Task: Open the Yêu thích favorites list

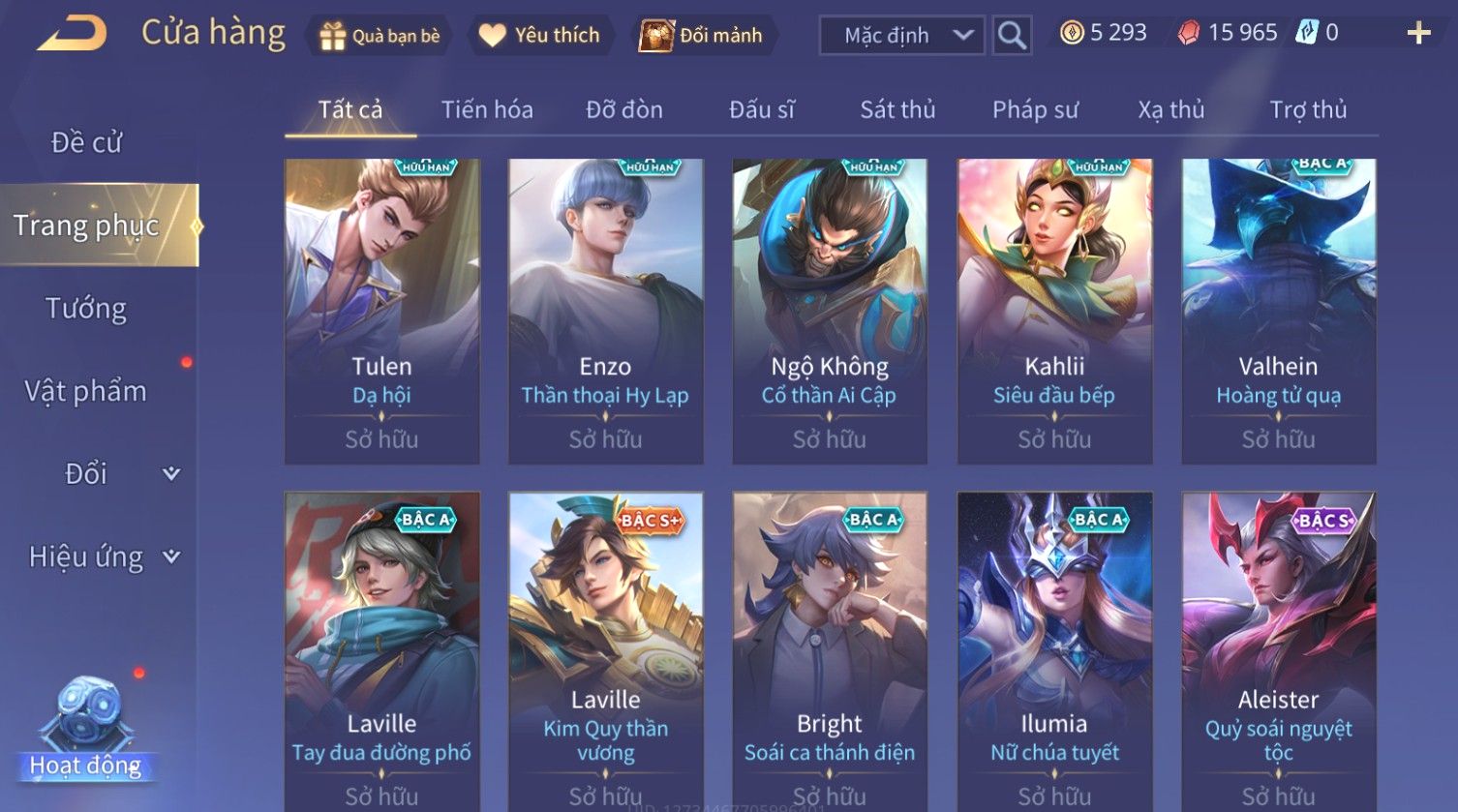Action: pos(539,36)
